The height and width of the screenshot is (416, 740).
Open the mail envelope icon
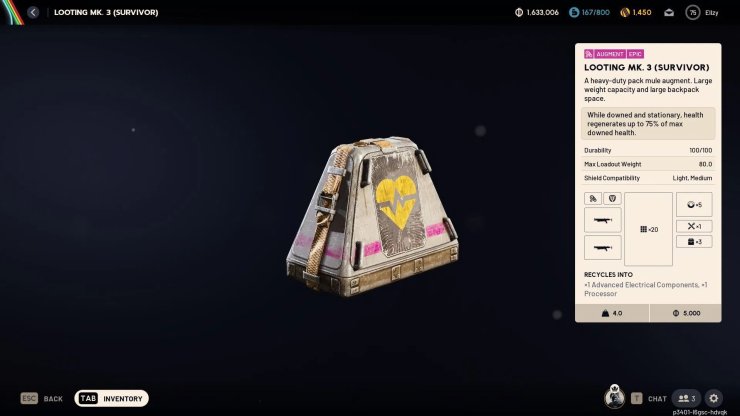(x=668, y=12)
